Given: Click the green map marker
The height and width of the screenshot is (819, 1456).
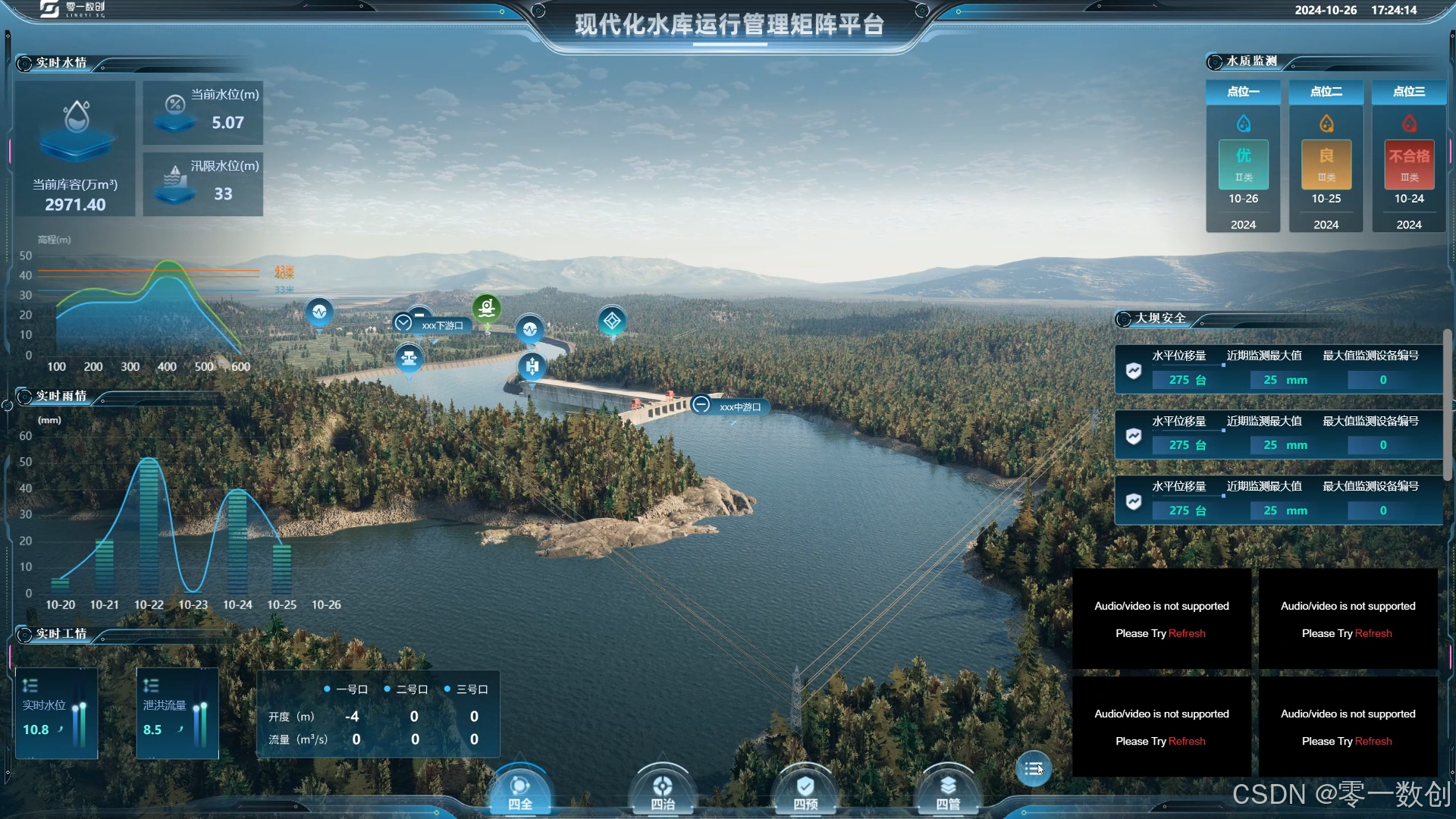Looking at the screenshot, I should click(x=487, y=307).
